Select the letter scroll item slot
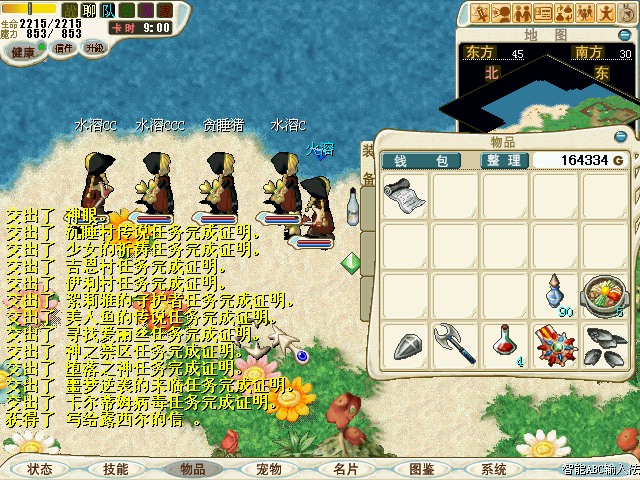640x480 pixels. click(x=404, y=195)
